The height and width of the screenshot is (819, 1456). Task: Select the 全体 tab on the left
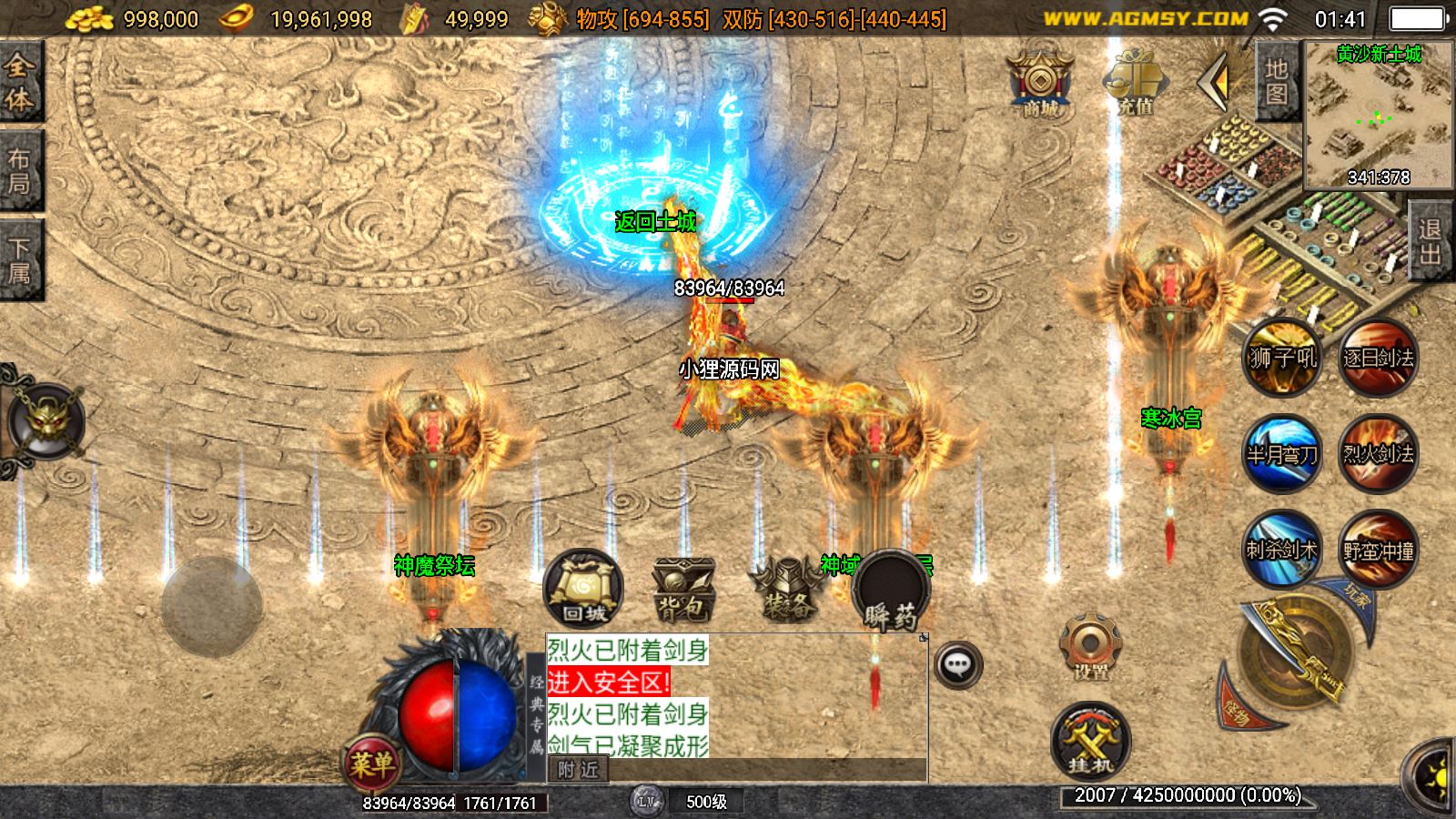19,82
